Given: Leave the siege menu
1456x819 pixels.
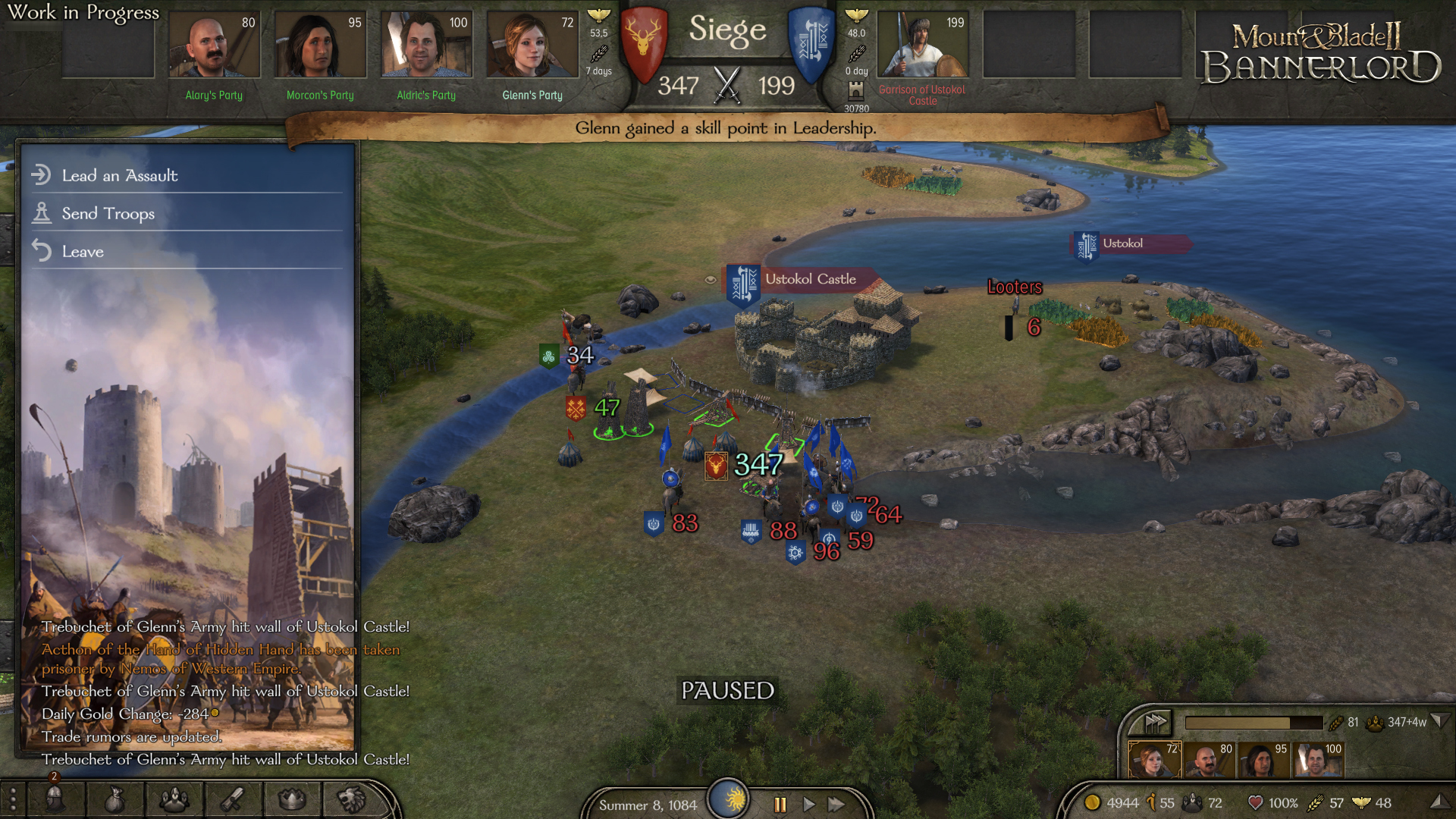Looking at the screenshot, I should click(x=82, y=251).
